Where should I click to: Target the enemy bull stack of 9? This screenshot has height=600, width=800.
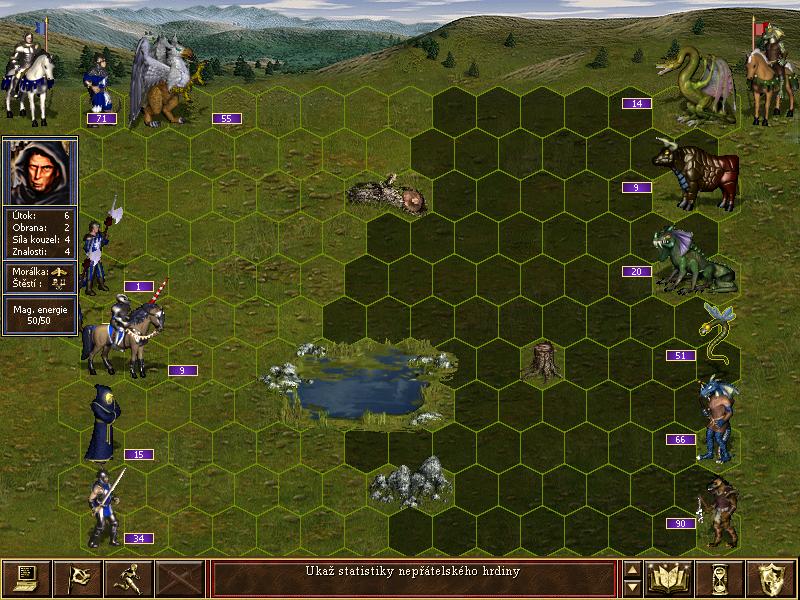click(695, 173)
